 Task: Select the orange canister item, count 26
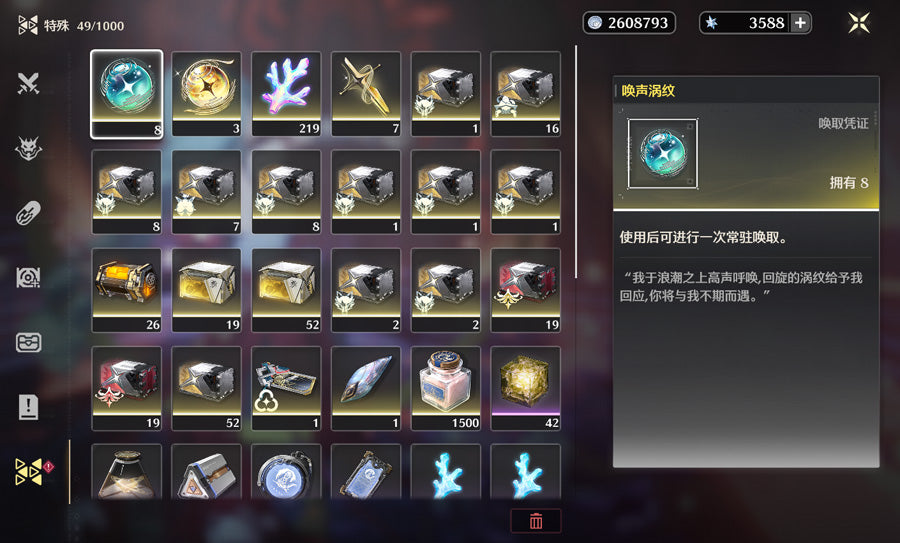pyautogui.click(x=126, y=289)
